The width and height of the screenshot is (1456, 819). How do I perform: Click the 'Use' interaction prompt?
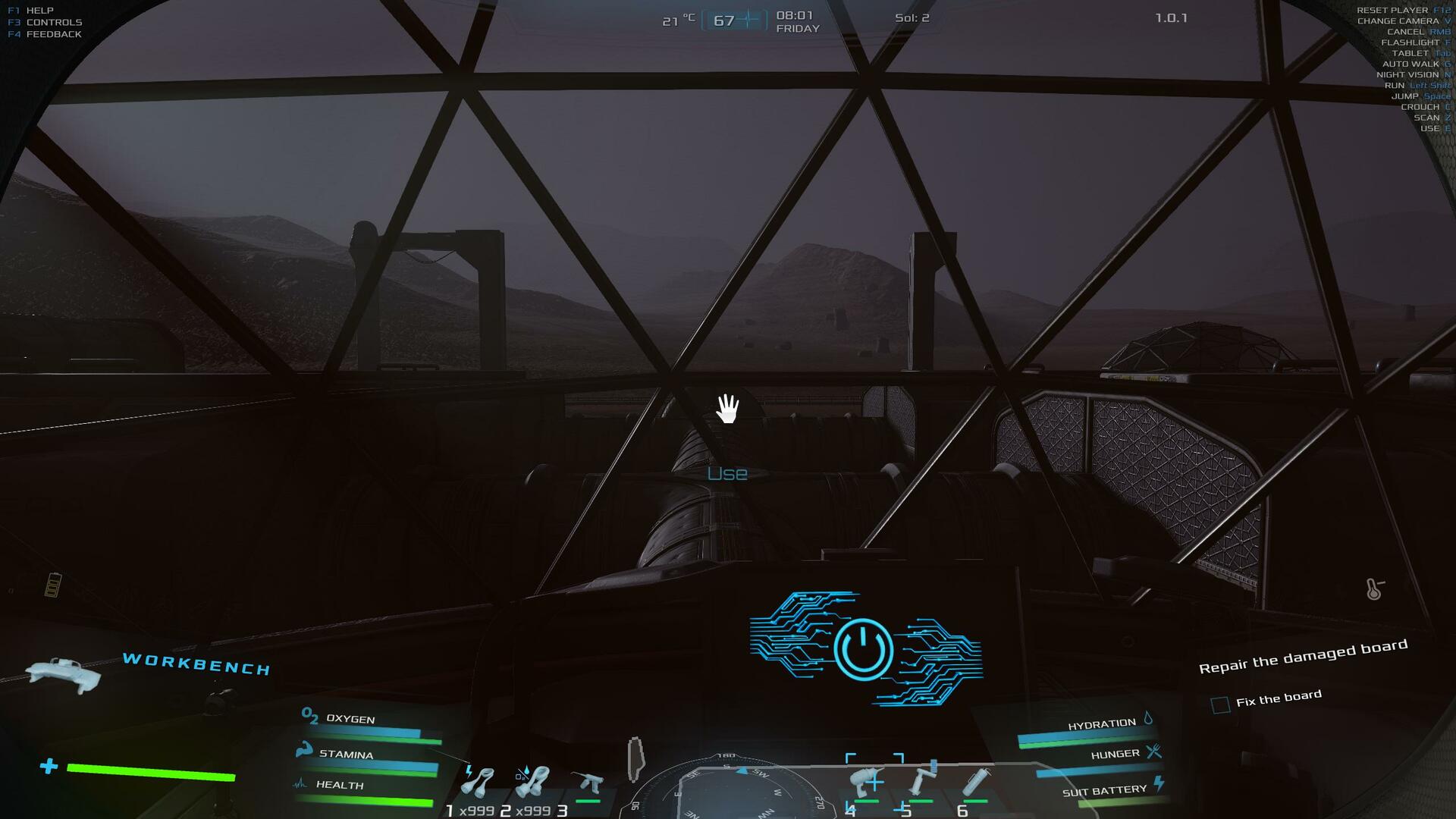click(727, 474)
